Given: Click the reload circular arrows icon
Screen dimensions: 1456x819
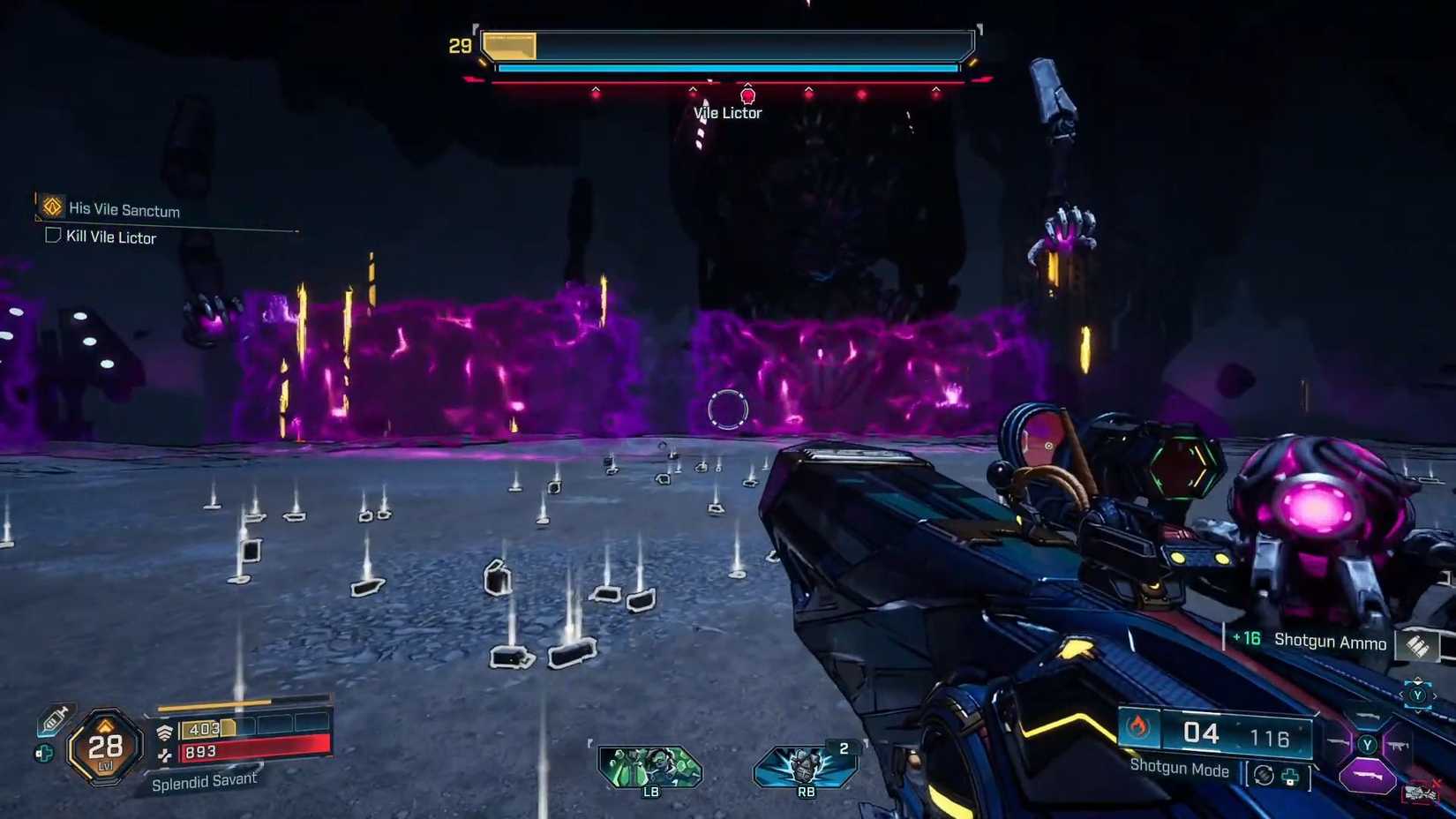Looking at the screenshot, I should [x=1264, y=776].
